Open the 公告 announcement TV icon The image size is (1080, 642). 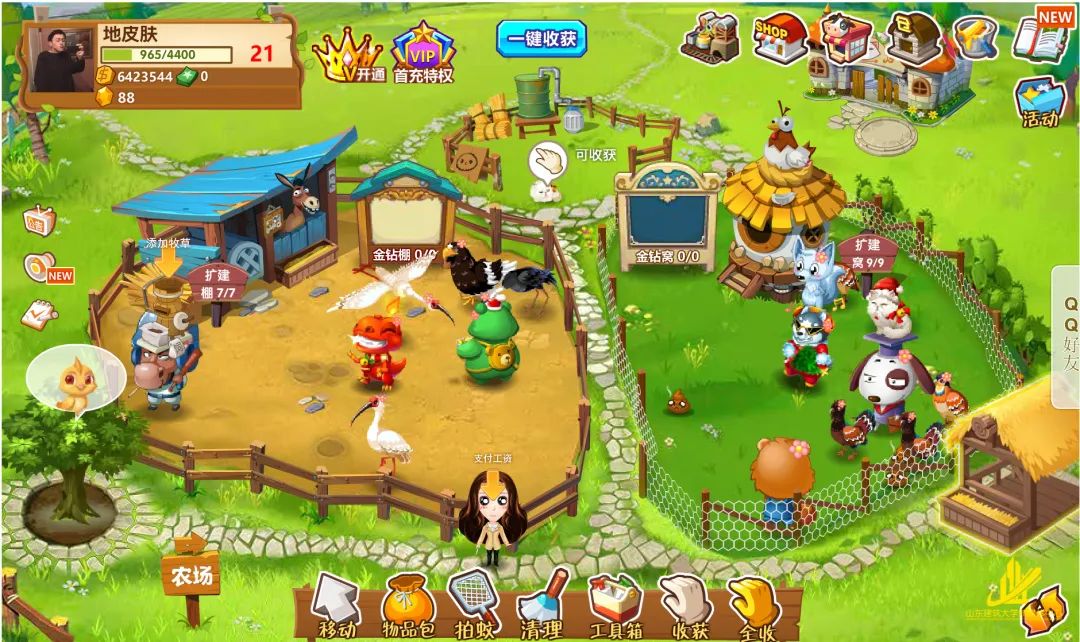click(x=39, y=220)
